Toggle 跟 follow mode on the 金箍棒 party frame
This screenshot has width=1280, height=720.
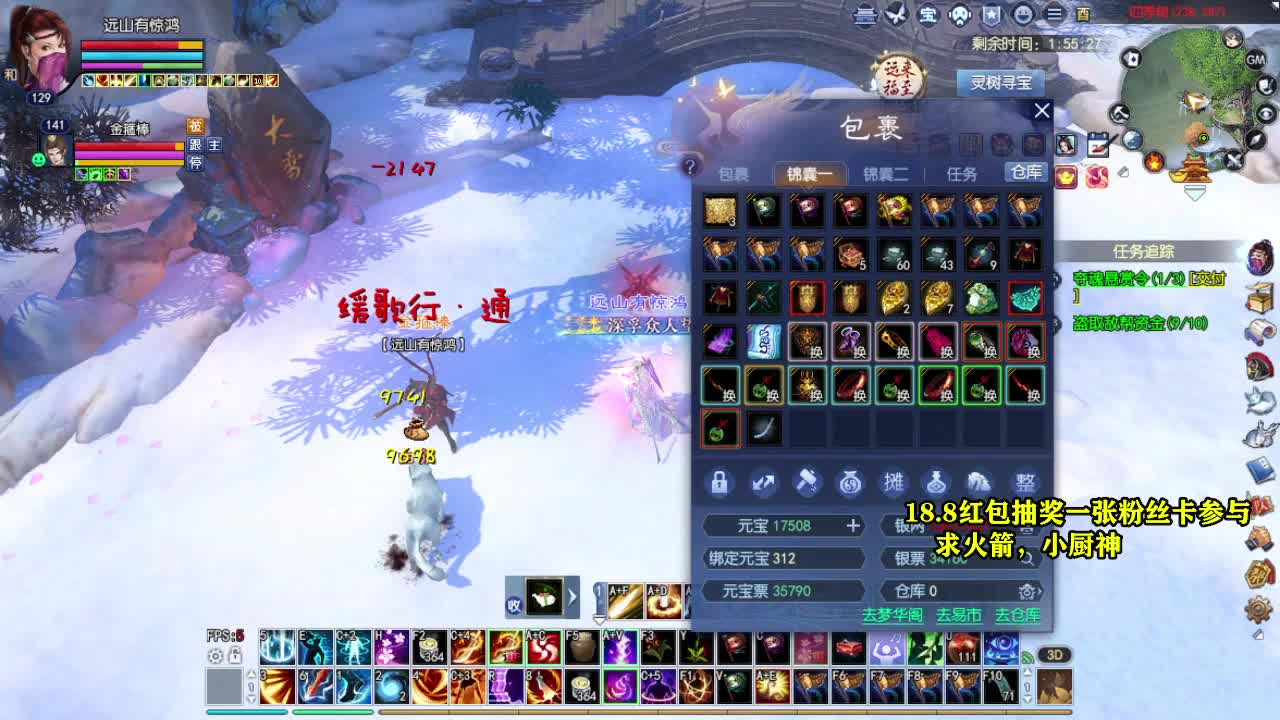196,144
